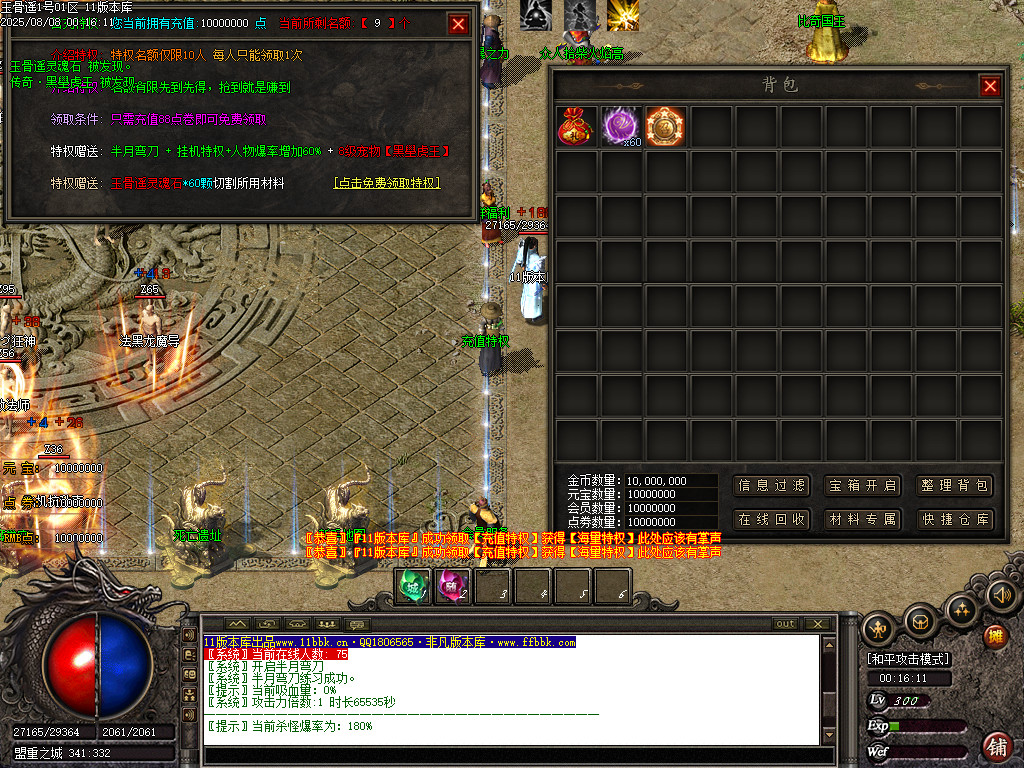Close the 充值特权 privilege dialog
1024x768 pixels.
[x=458, y=24]
